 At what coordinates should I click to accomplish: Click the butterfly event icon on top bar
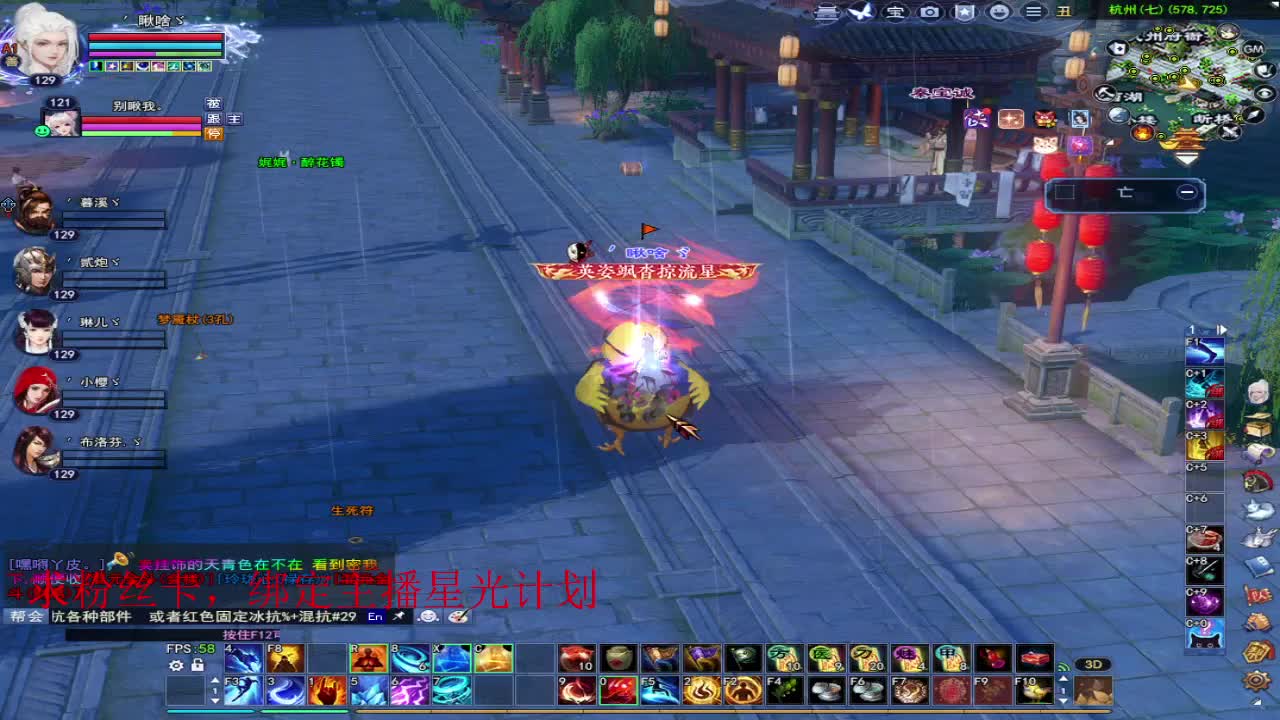click(858, 13)
